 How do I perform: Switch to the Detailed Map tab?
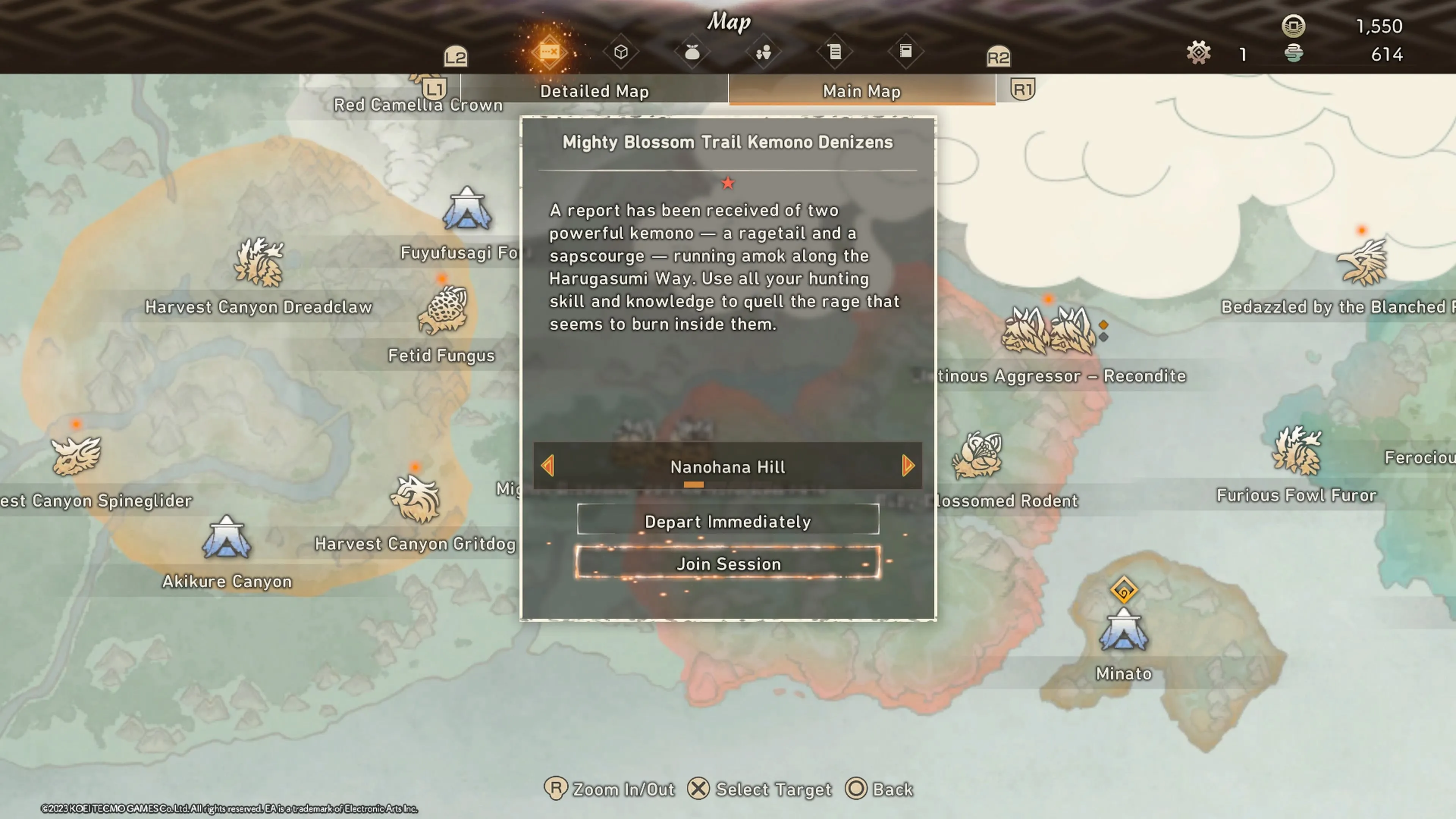pyautogui.click(x=594, y=91)
